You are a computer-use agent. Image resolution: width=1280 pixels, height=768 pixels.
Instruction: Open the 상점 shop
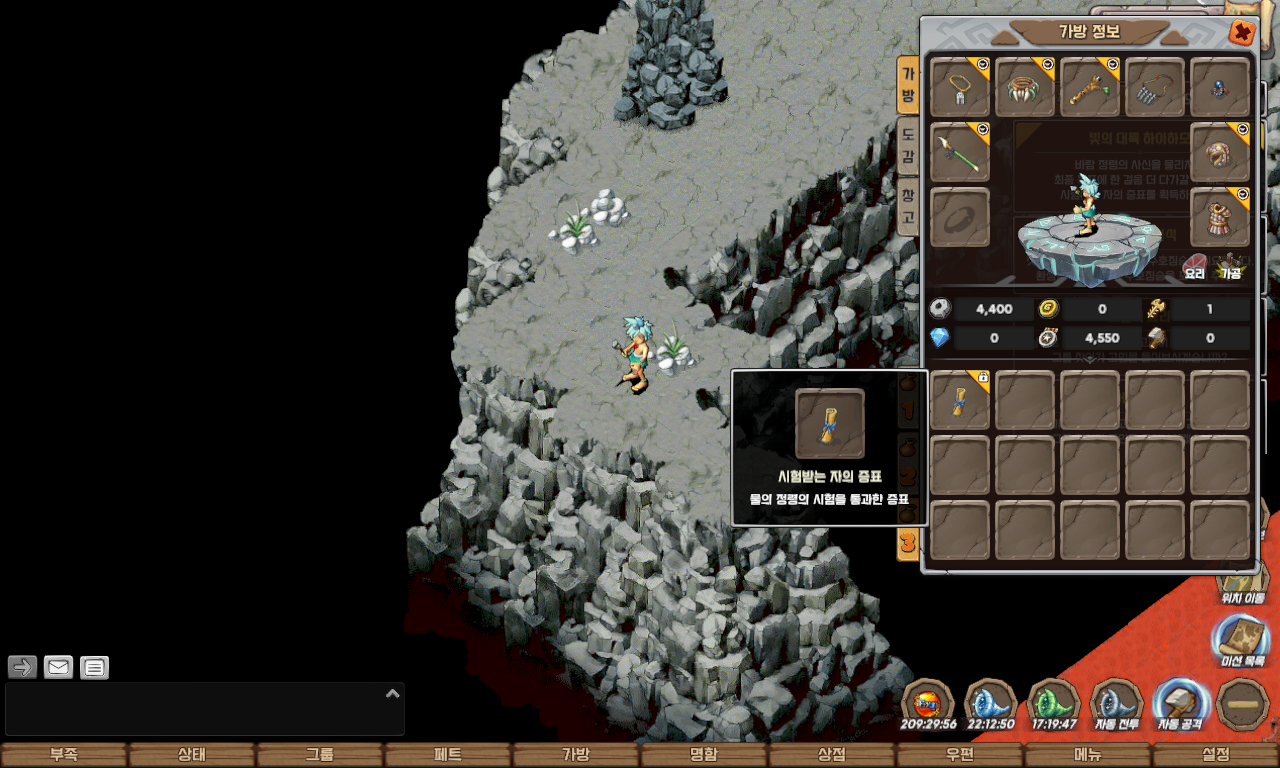(x=832, y=755)
